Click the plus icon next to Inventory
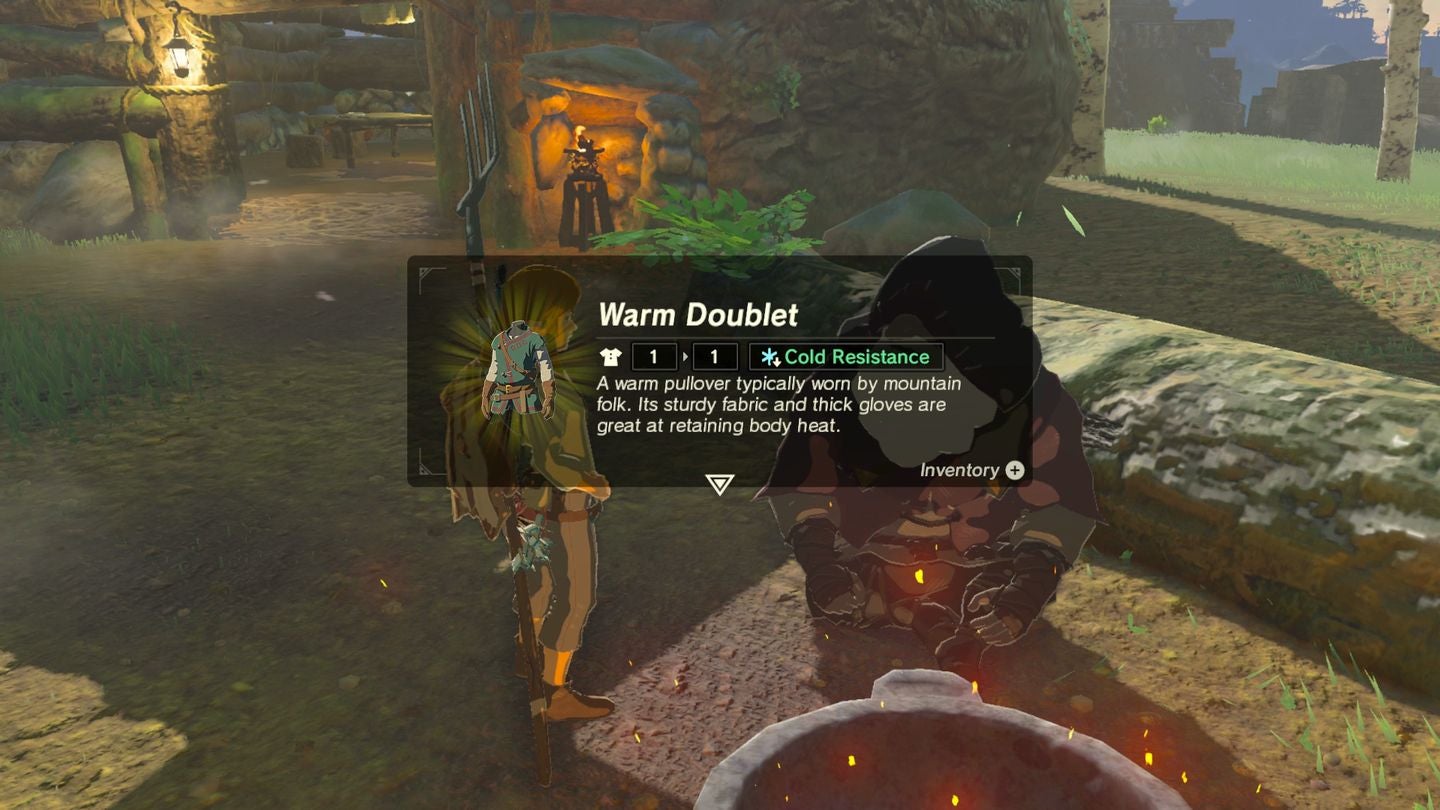Screen dimensions: 1440x810 tap(1016, 471)
